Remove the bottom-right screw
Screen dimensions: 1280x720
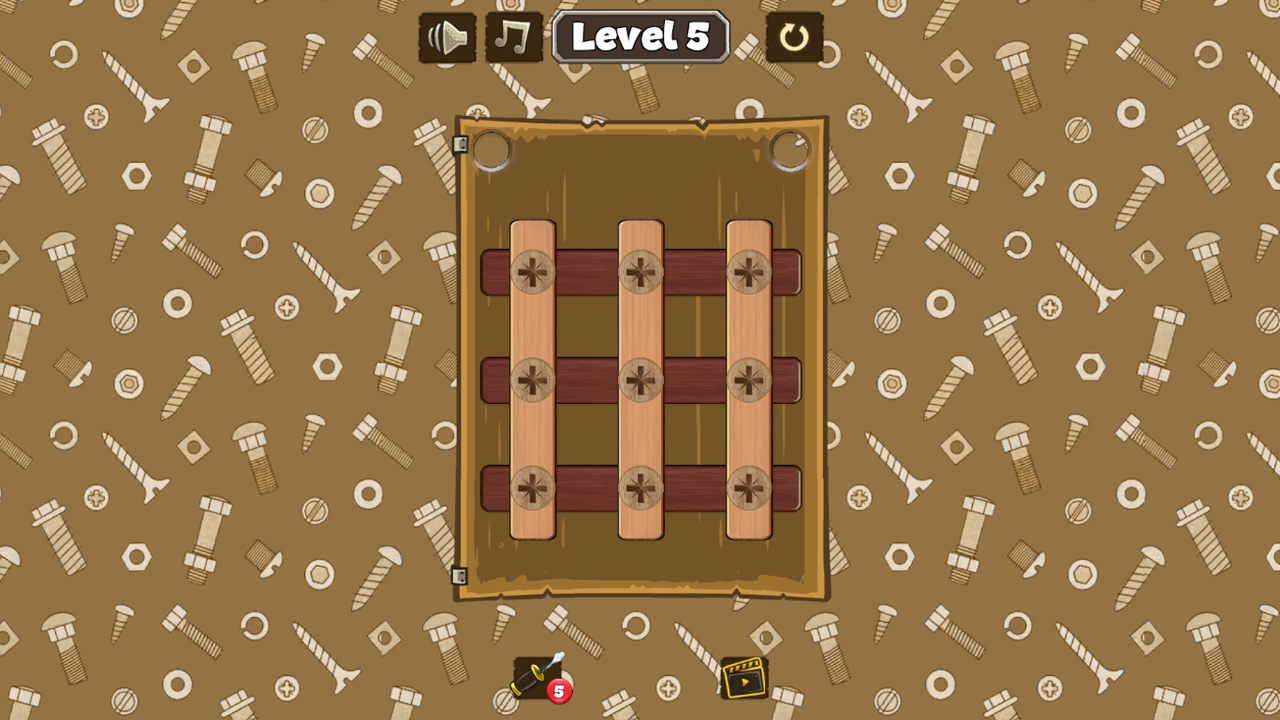click(x=750, y=490)
